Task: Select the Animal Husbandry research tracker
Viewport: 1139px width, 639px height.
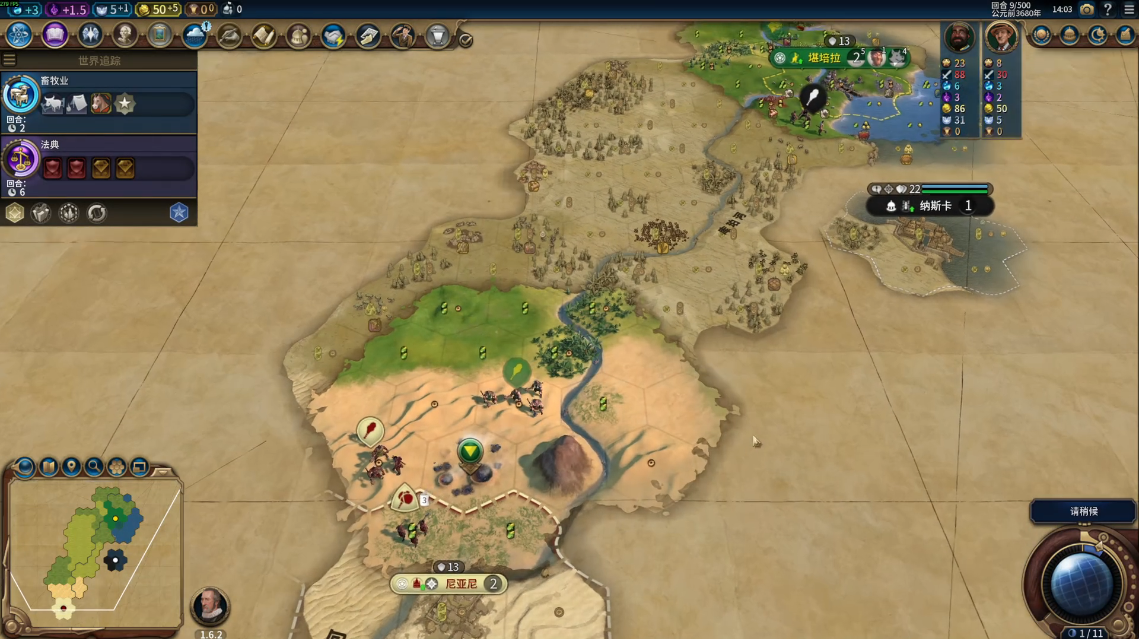Action: tap(98, 96)
